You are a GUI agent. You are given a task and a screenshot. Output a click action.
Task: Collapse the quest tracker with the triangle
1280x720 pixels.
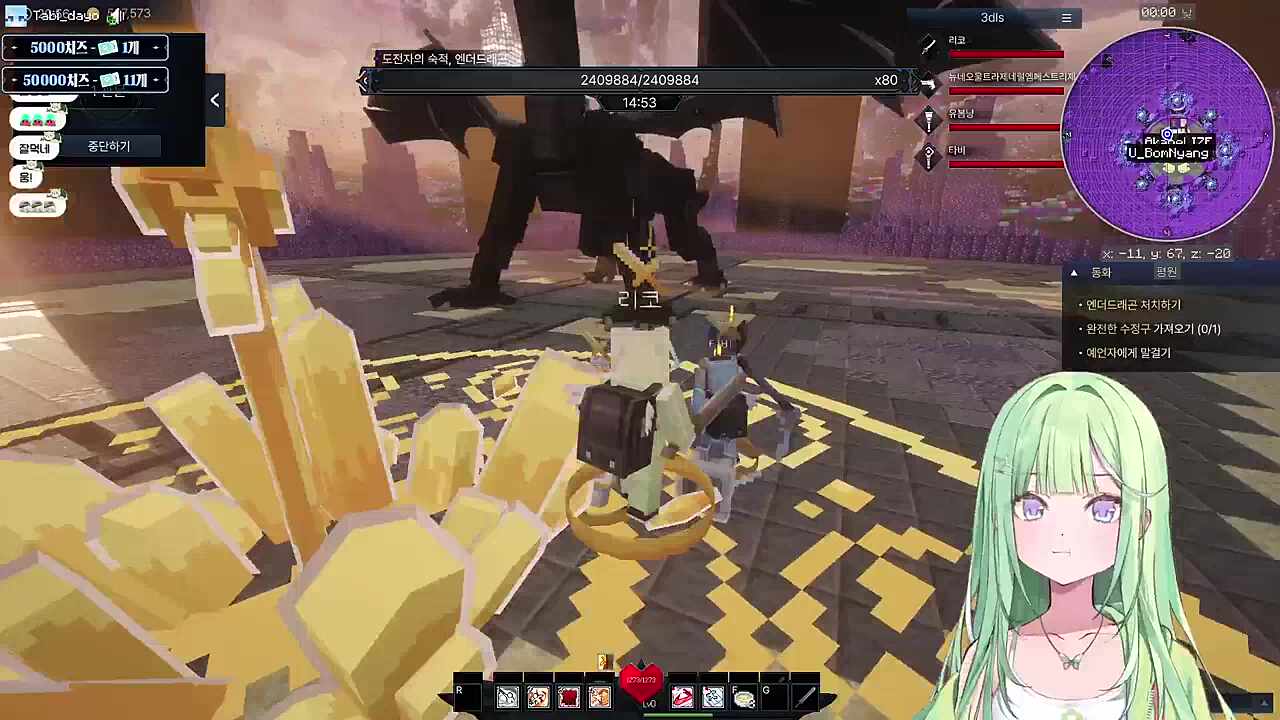click(1074, 272)
